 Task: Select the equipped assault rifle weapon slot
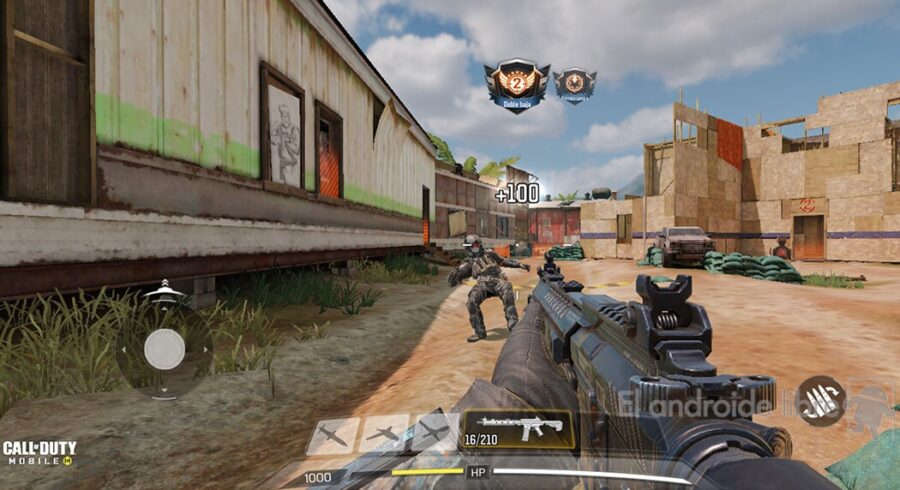(x=518, y=428)
